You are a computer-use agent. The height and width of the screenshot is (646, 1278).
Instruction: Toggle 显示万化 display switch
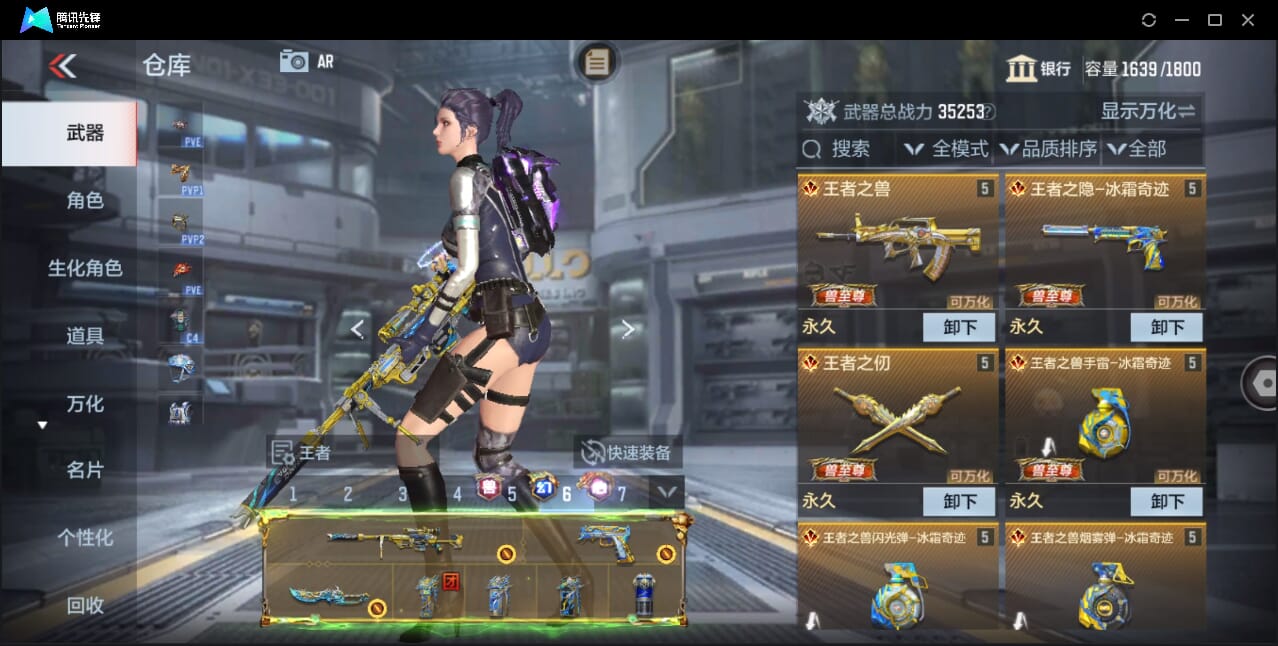tap(1148, 111)
